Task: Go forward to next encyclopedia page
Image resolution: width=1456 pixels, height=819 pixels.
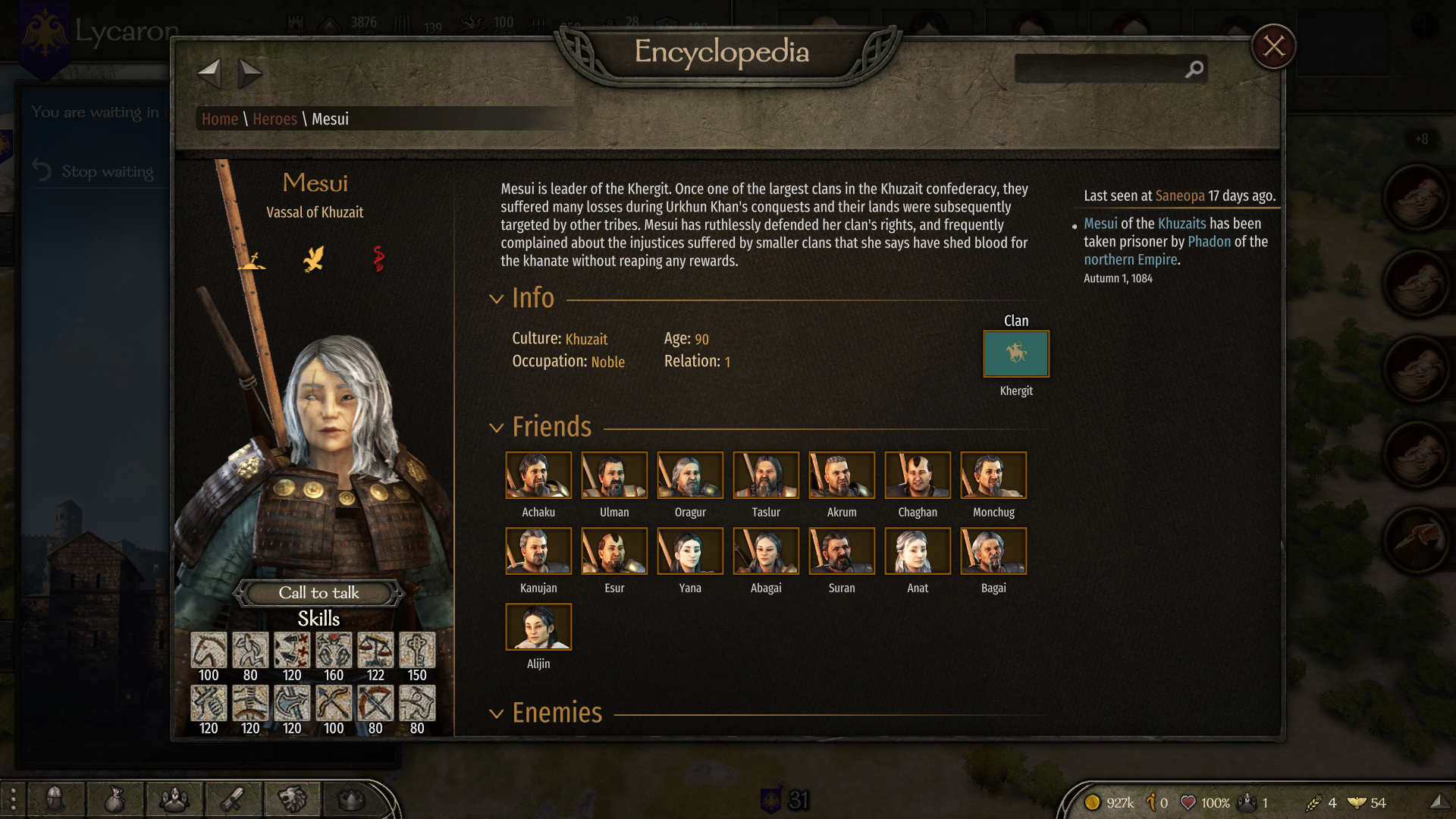Action: (x=249, y=74)
